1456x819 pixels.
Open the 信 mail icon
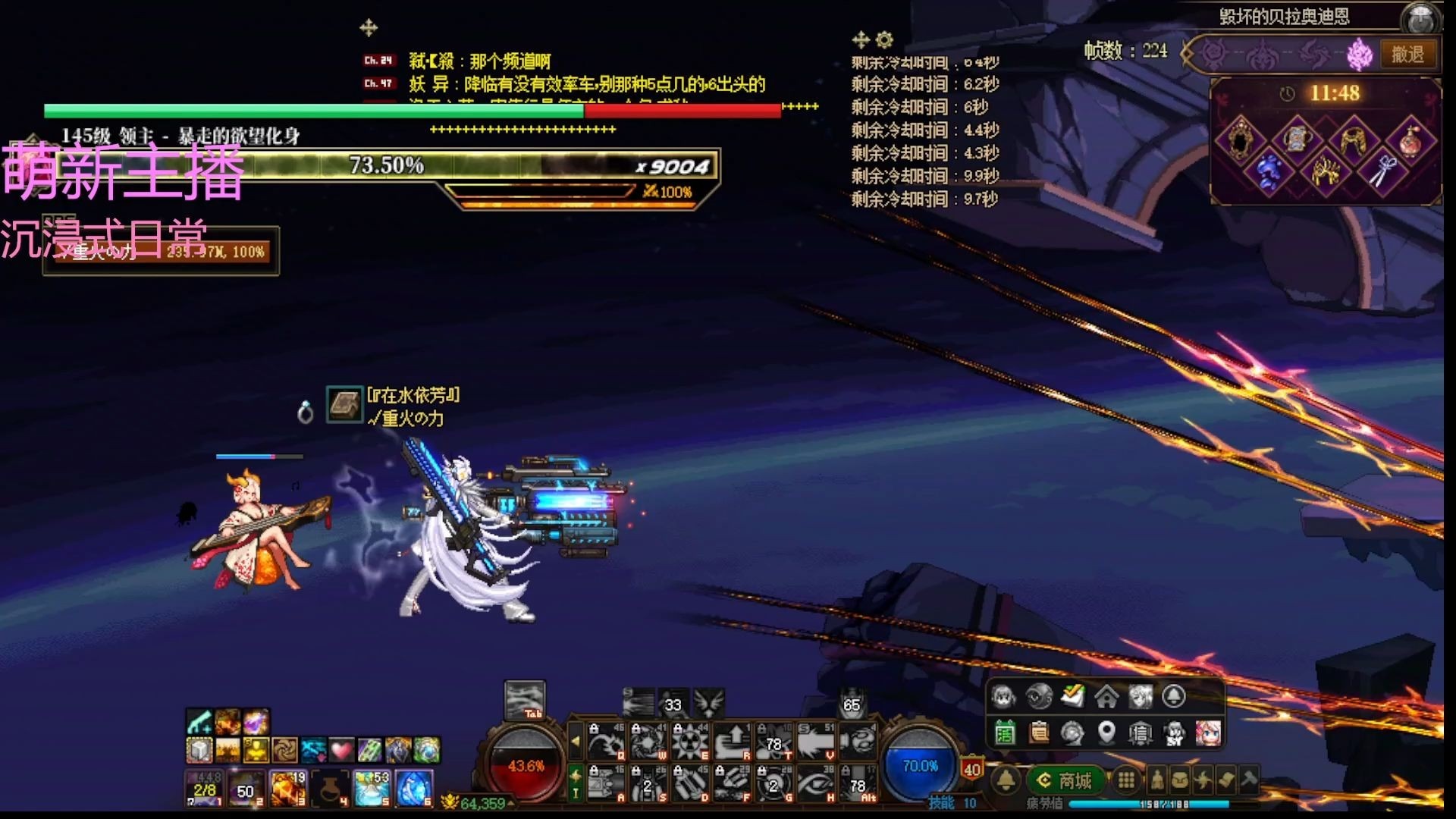pos(1140,733)
